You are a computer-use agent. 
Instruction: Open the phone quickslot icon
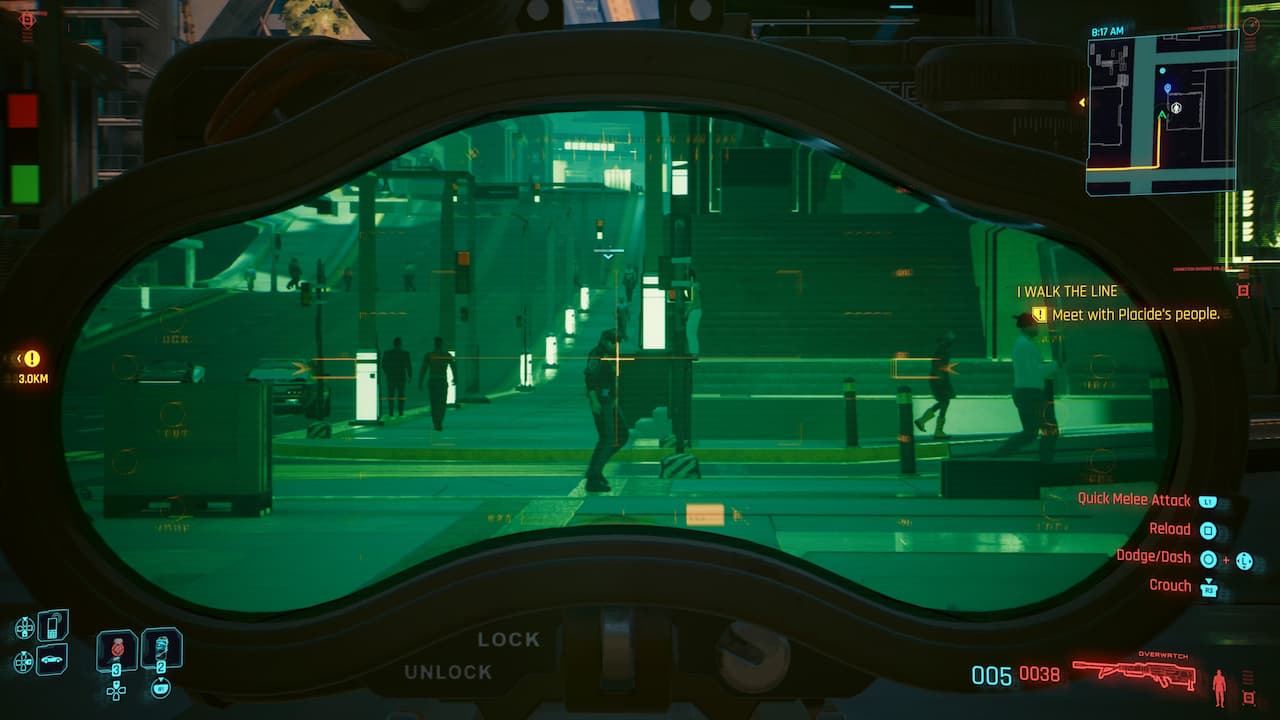(x=53, y=624)
